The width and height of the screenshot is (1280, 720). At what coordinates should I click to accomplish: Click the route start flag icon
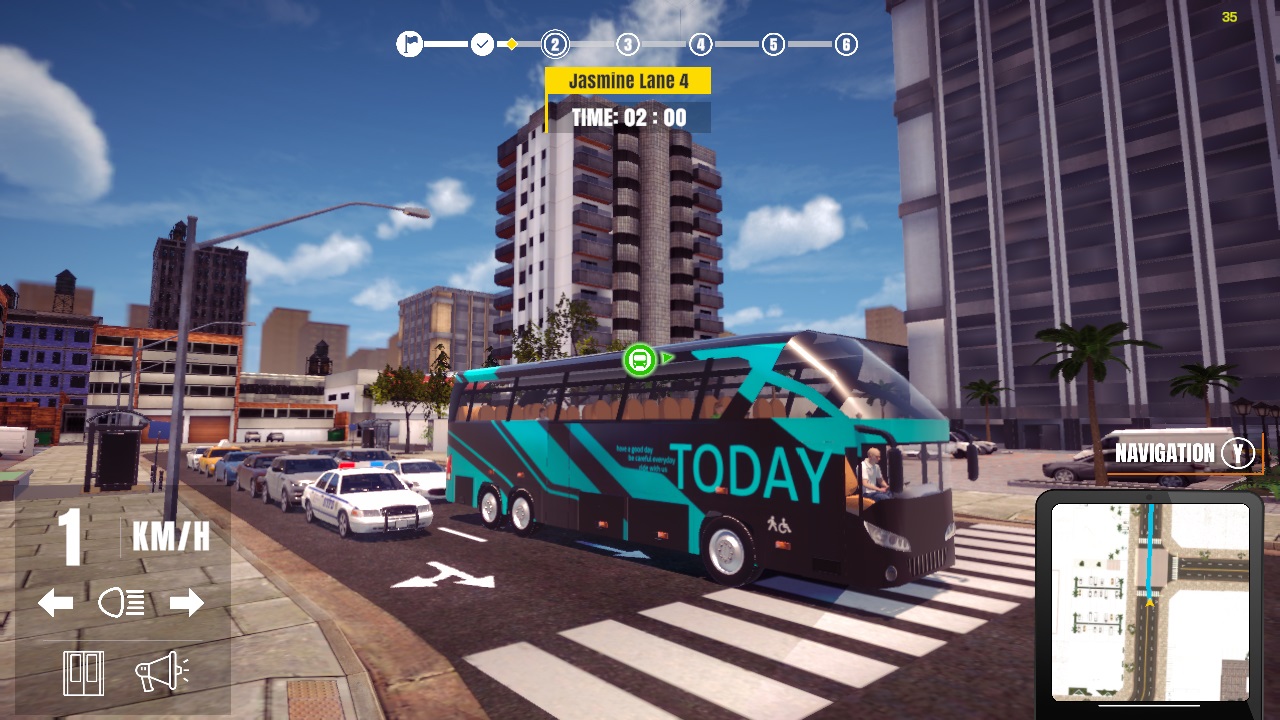point(409,44)
